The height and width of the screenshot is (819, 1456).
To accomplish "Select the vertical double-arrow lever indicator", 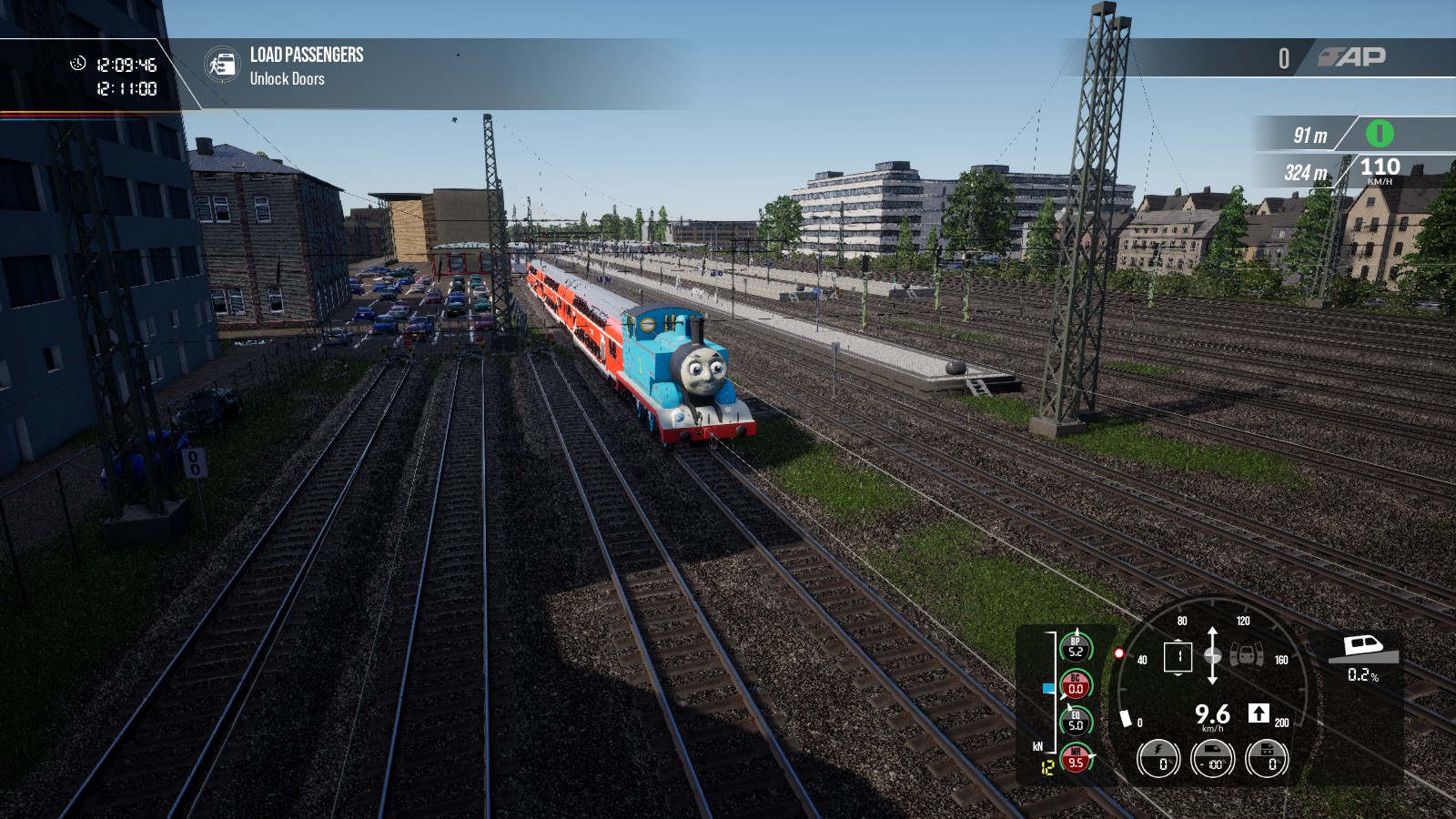I will (1212, 655).
